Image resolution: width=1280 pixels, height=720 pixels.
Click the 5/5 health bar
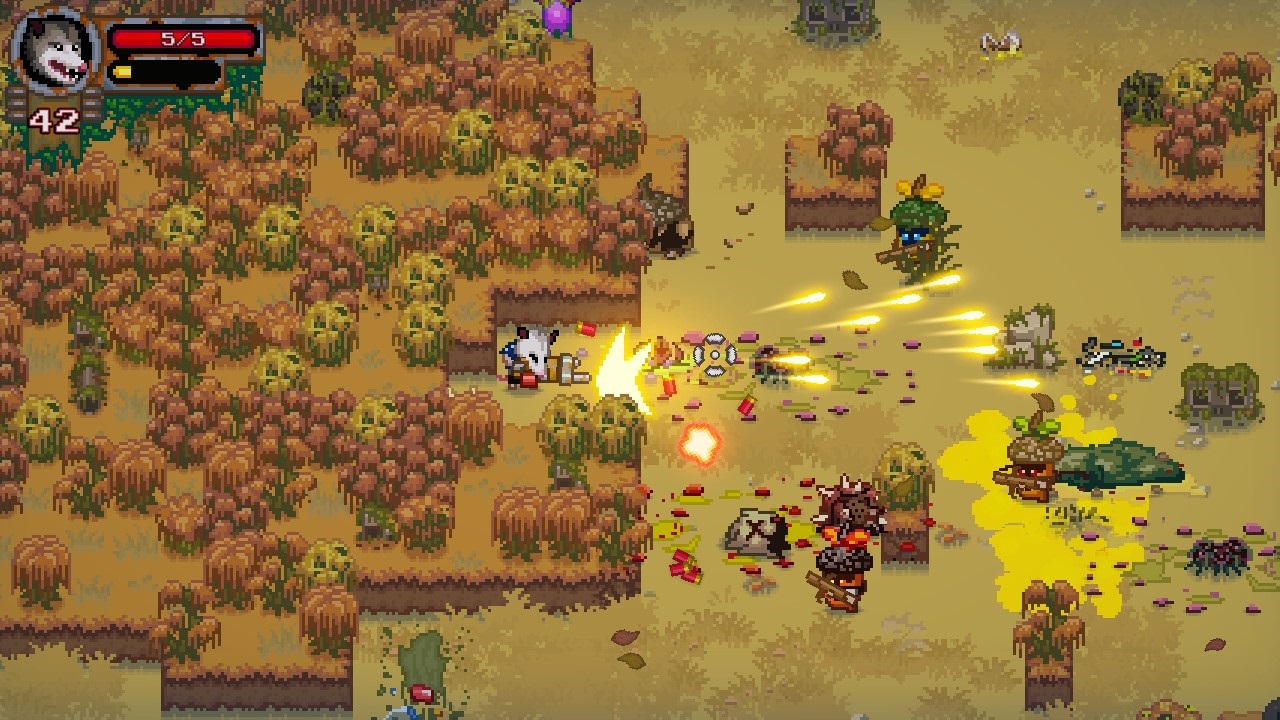(180, 40)
